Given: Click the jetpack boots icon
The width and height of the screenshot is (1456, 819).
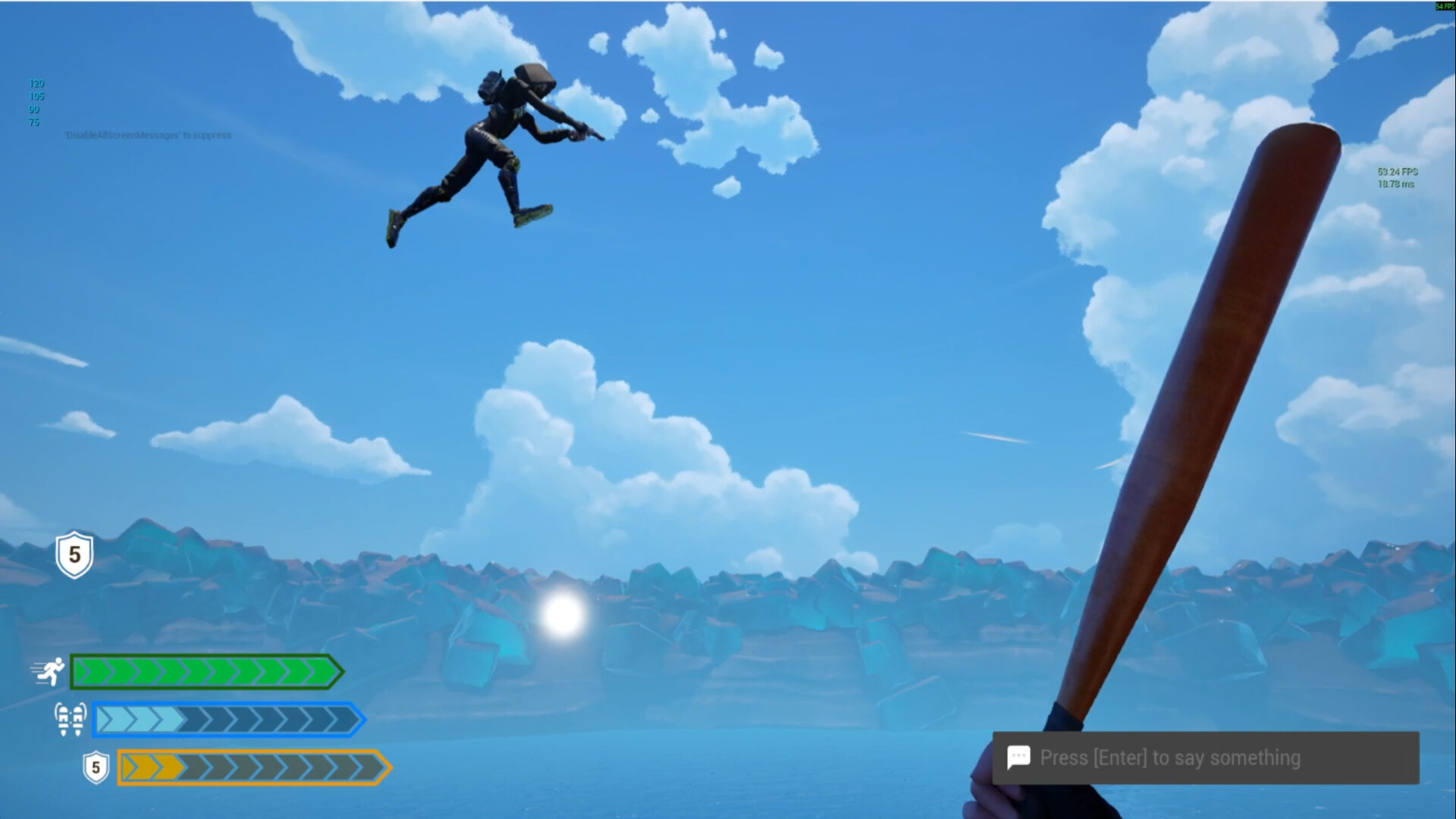Looking at the screenshot, I should 70,719.
